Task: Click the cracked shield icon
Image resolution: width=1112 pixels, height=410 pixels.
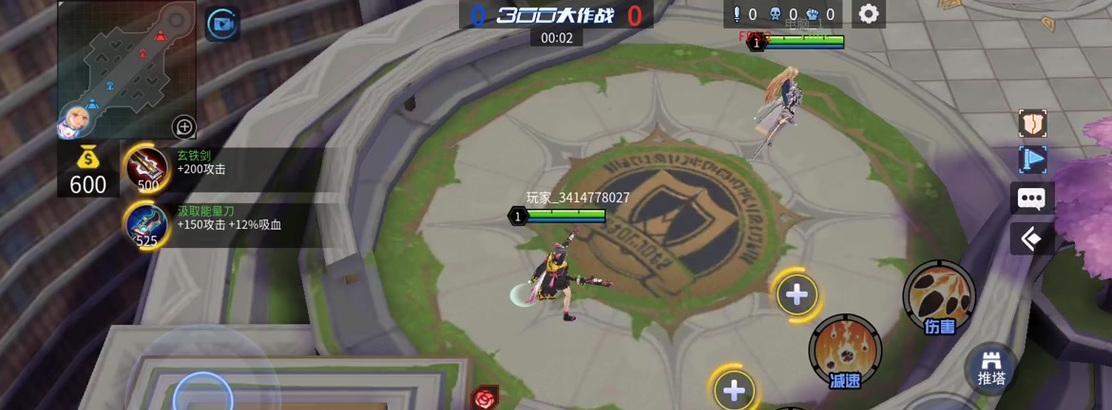Action: click(x=1031, y=123)
